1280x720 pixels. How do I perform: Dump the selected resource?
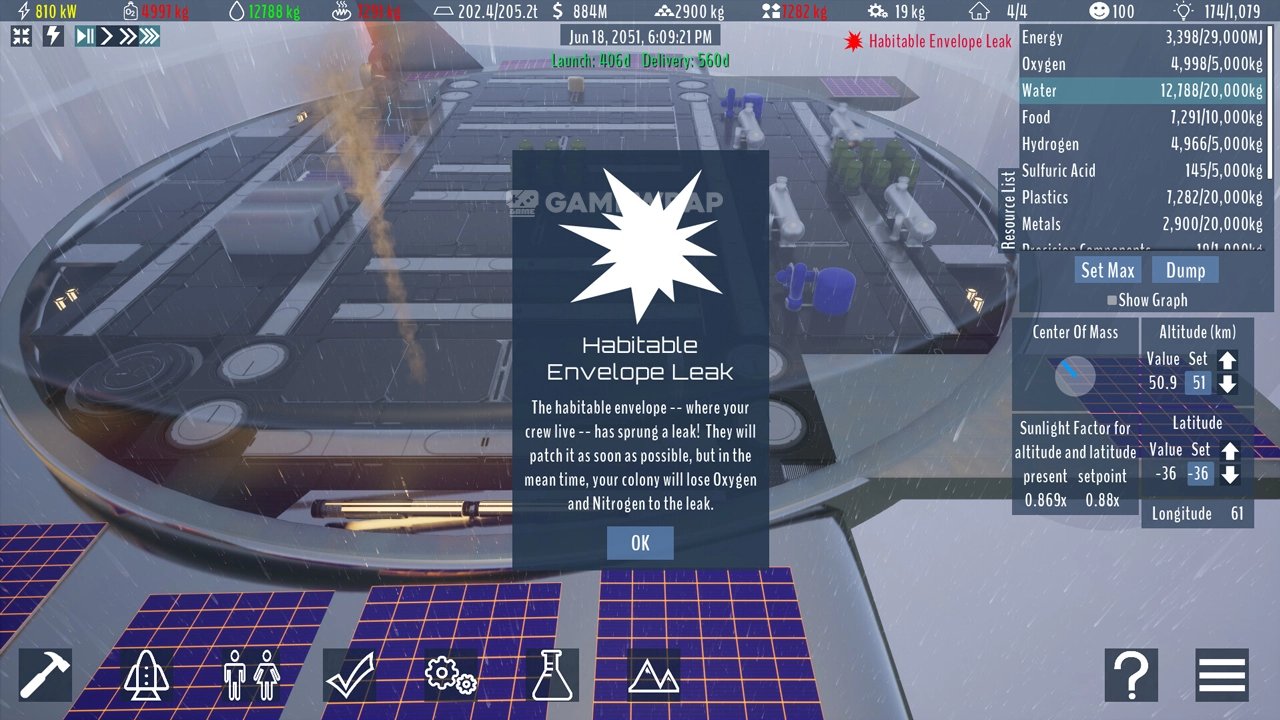1185,270
